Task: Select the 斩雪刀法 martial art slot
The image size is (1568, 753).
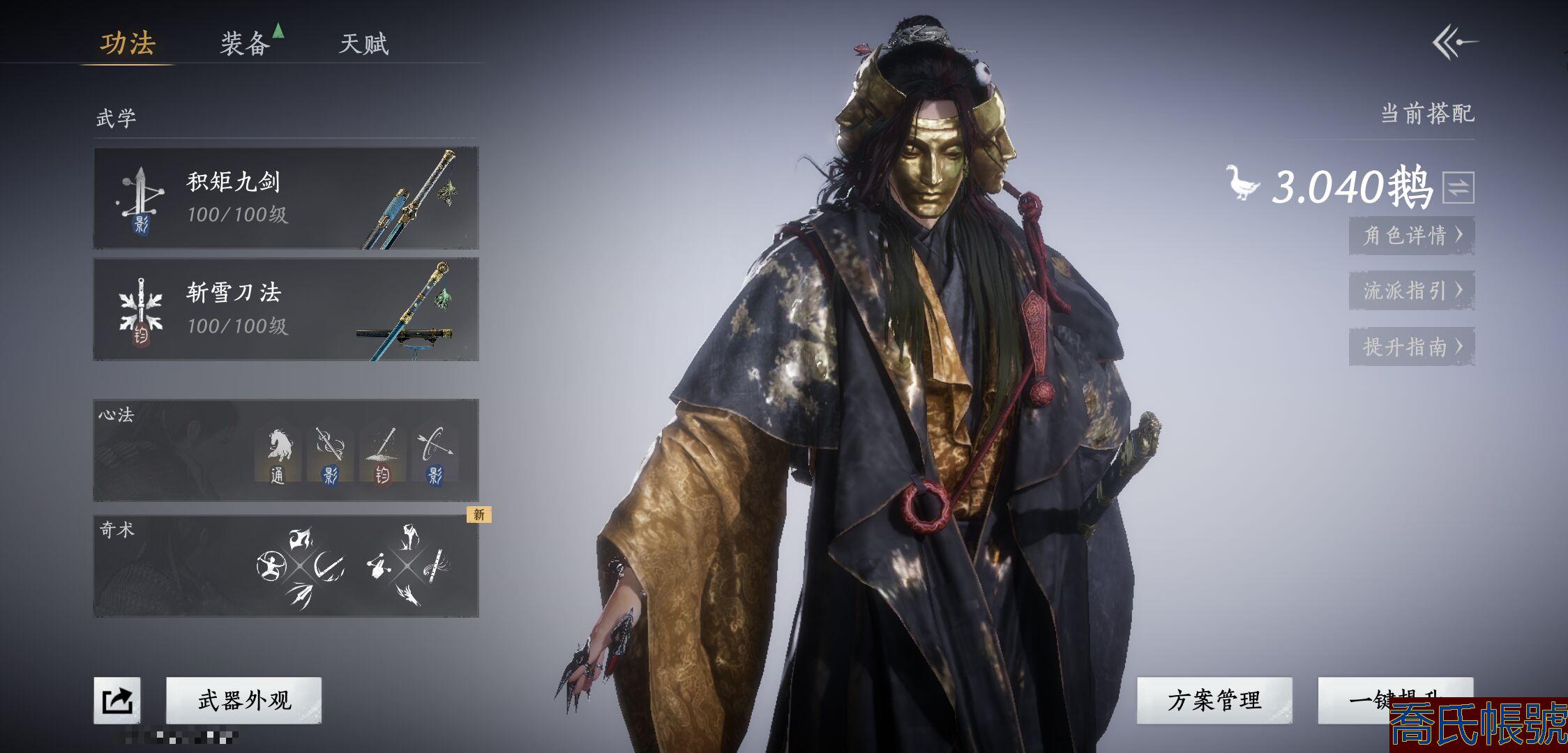Action: coord(286,309)
